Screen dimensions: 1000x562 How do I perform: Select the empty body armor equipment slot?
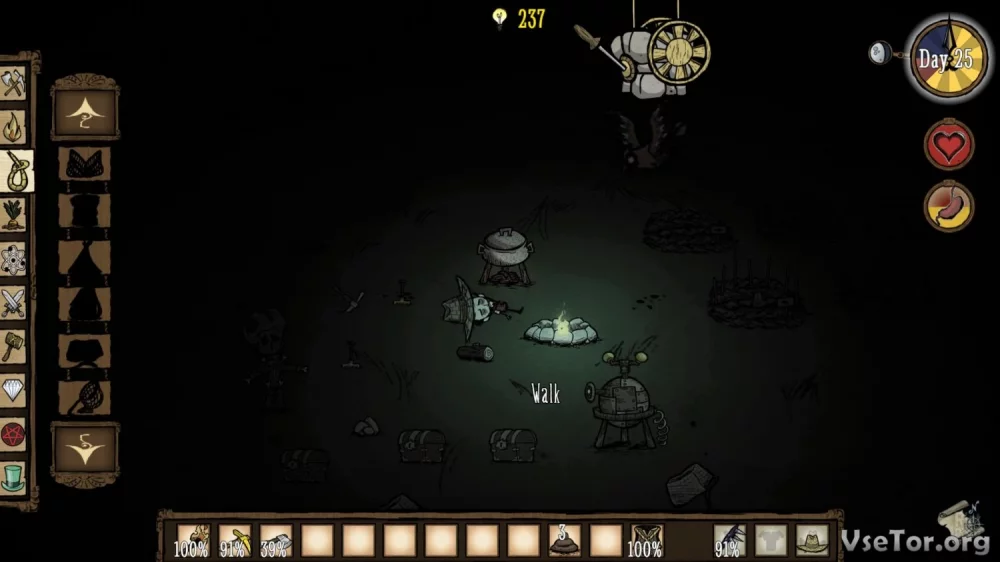click(770, 541)
